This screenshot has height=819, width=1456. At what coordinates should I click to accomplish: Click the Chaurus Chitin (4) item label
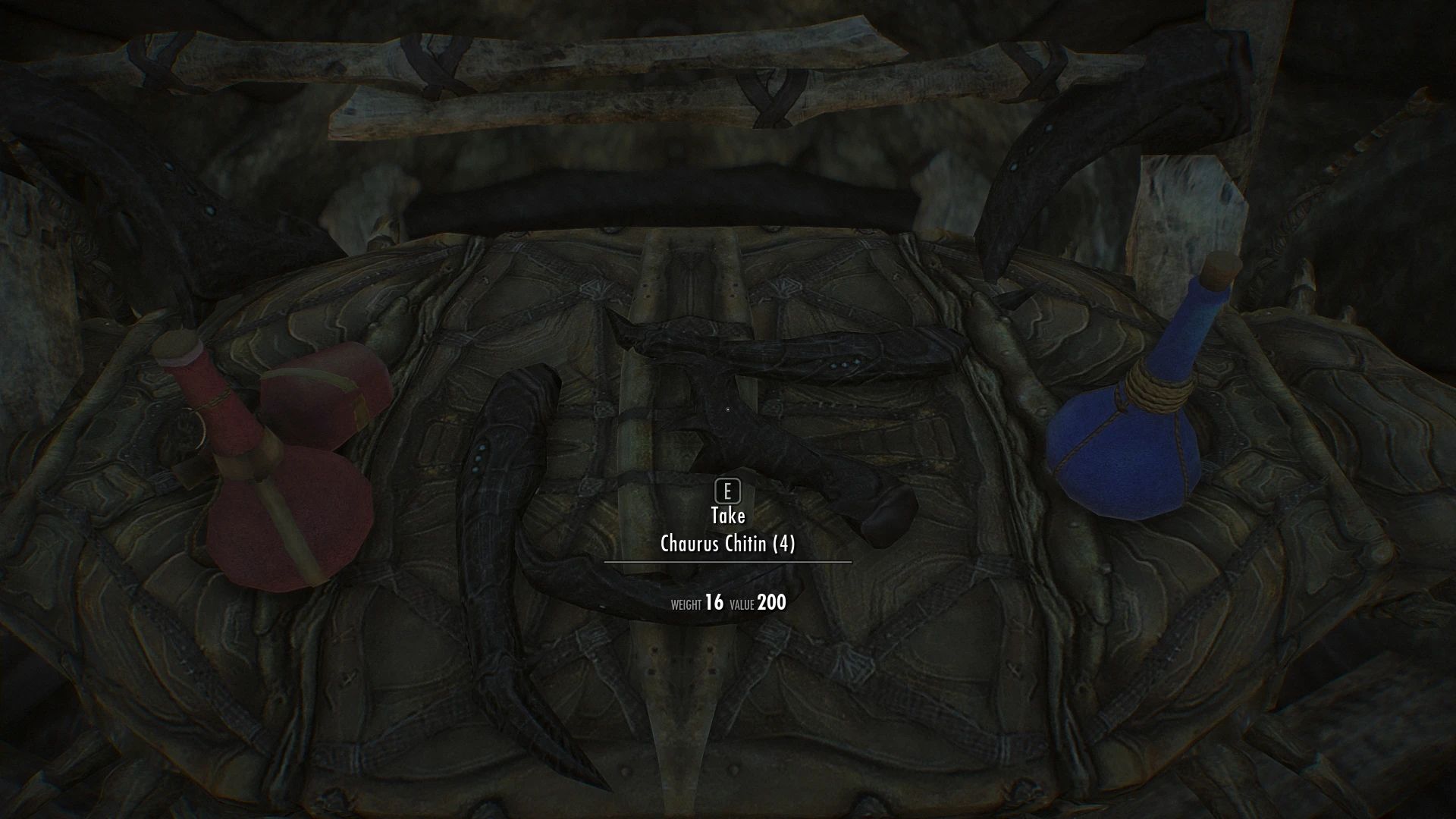(727, 544)
